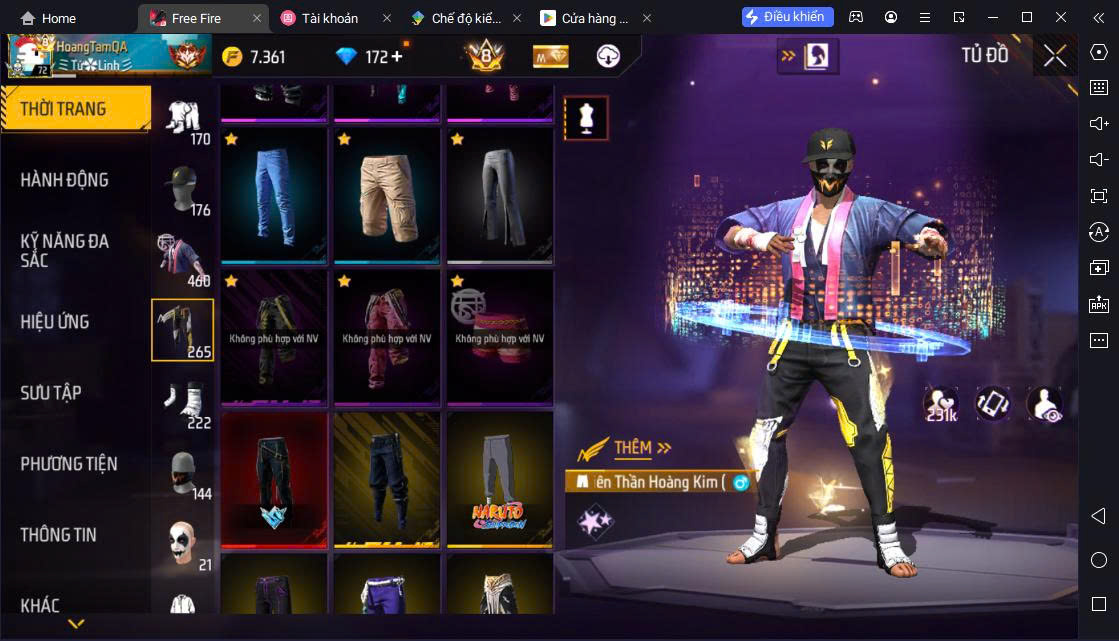This screenshot has height=641, width=1119.
Task: Switch to the Tài khoản emulator tab
Action: pos(329,18)
